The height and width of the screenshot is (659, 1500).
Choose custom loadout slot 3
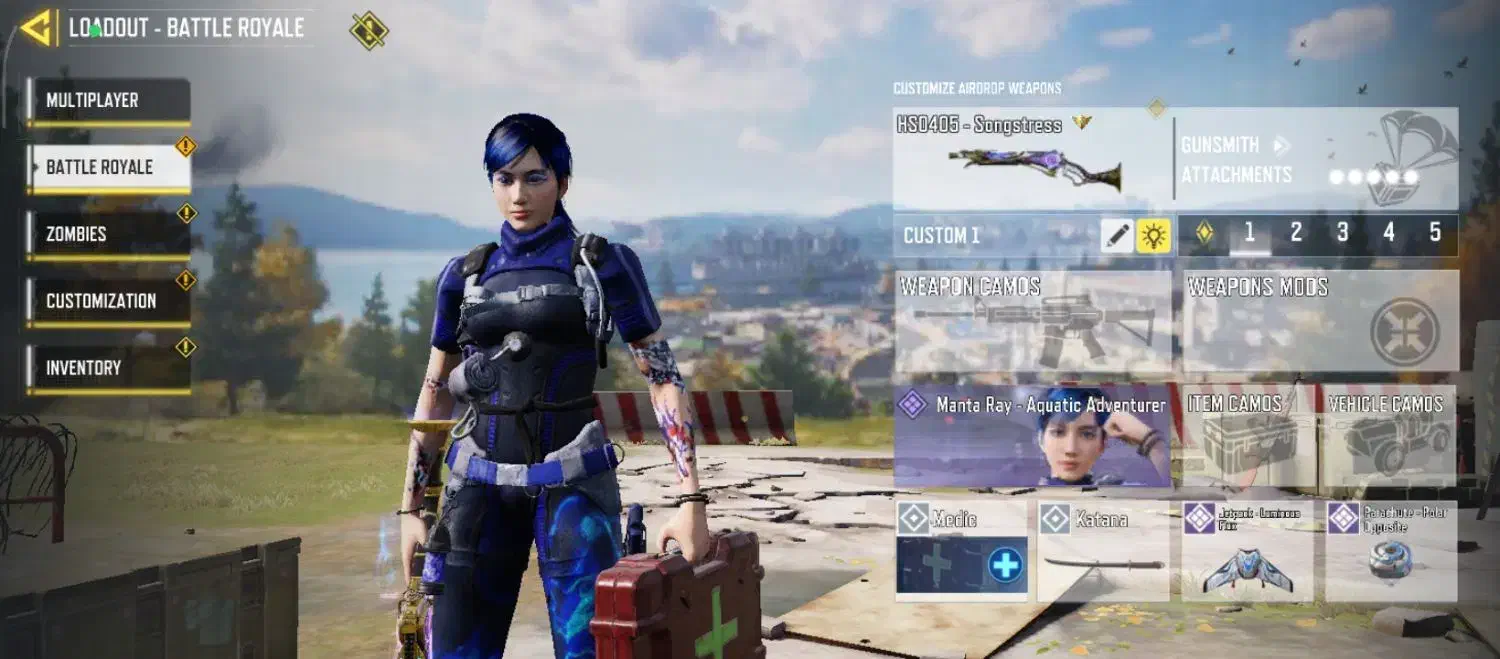point(1342,234)
